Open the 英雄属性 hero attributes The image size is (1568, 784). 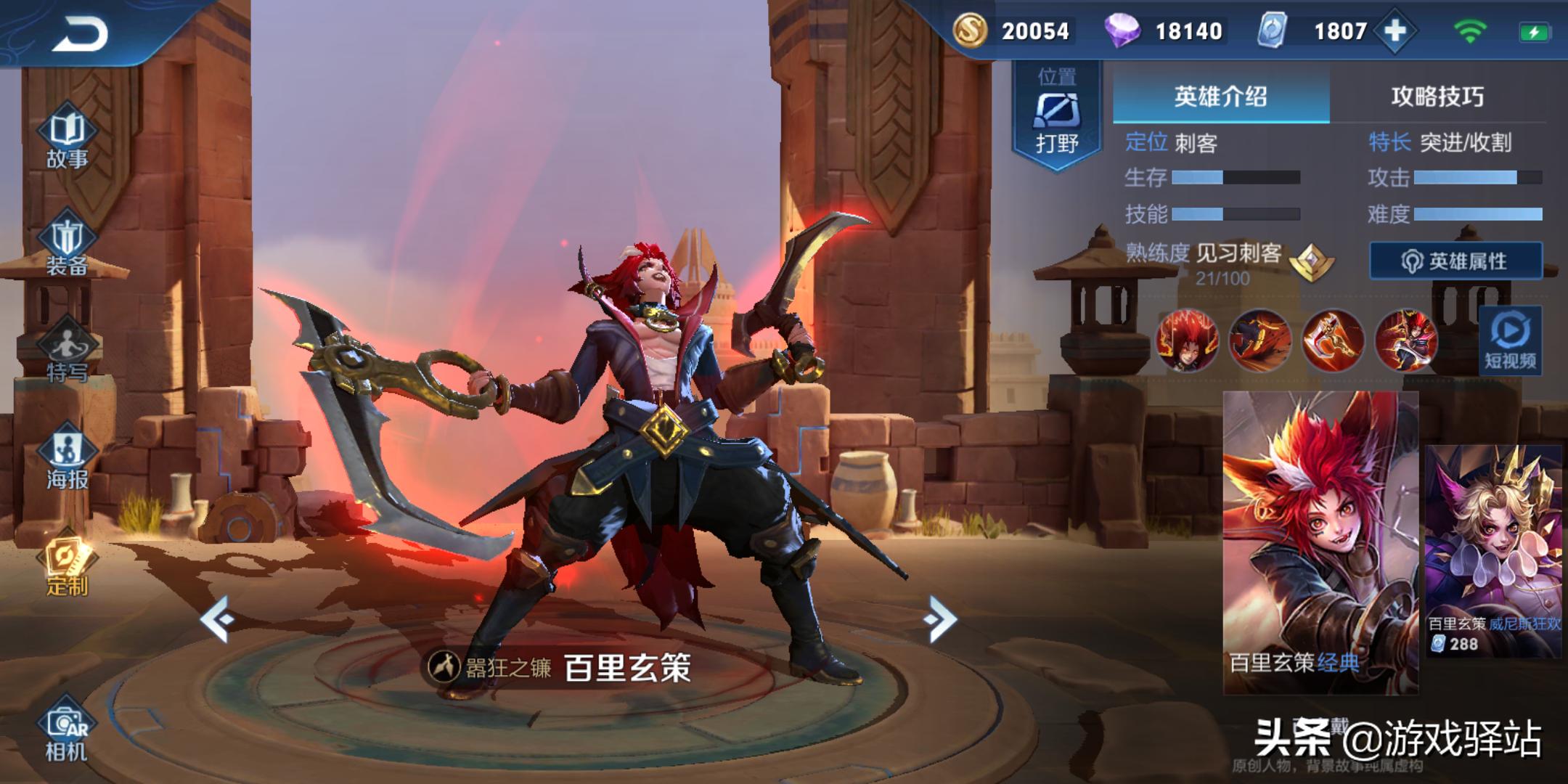coord(1455,261)
